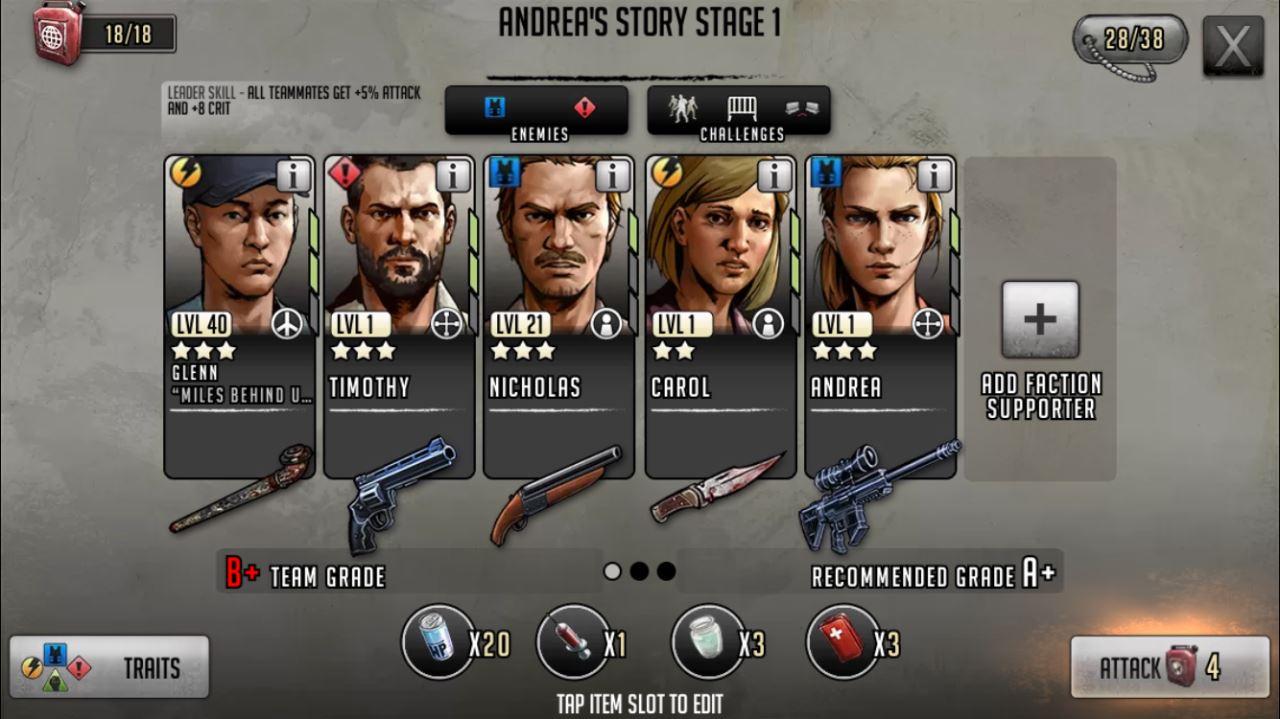
Task: Open info for Glenn
Action: (293, 176)
